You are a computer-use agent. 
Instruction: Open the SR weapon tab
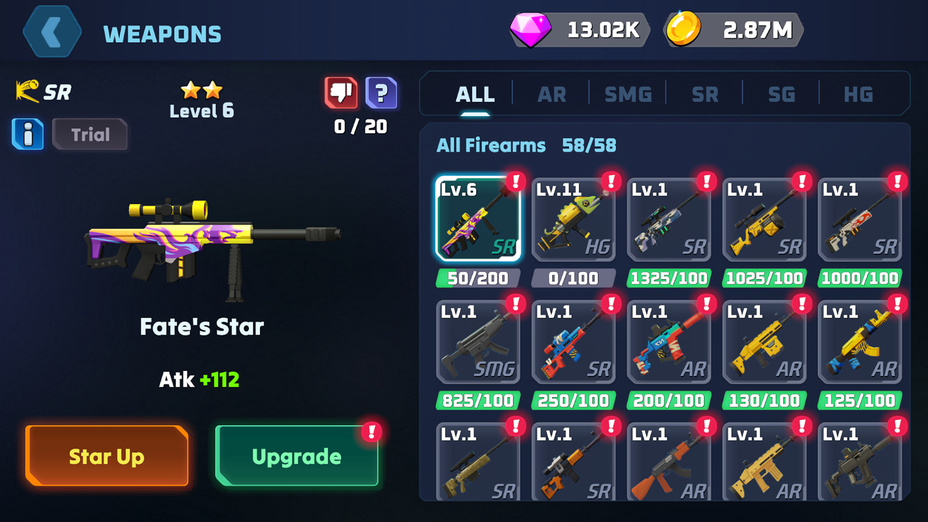click(x=705, y=94)
